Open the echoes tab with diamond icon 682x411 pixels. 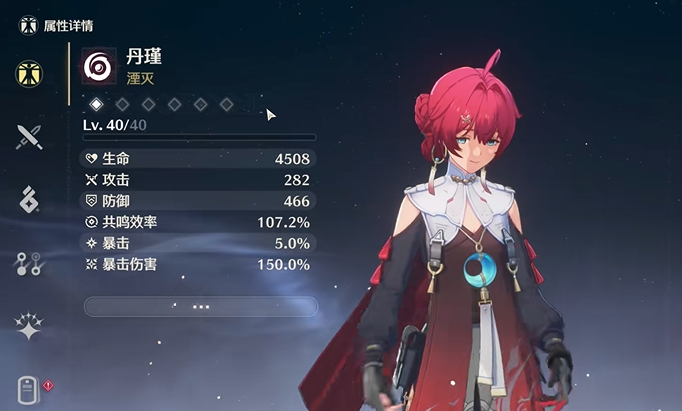(29, 199)
